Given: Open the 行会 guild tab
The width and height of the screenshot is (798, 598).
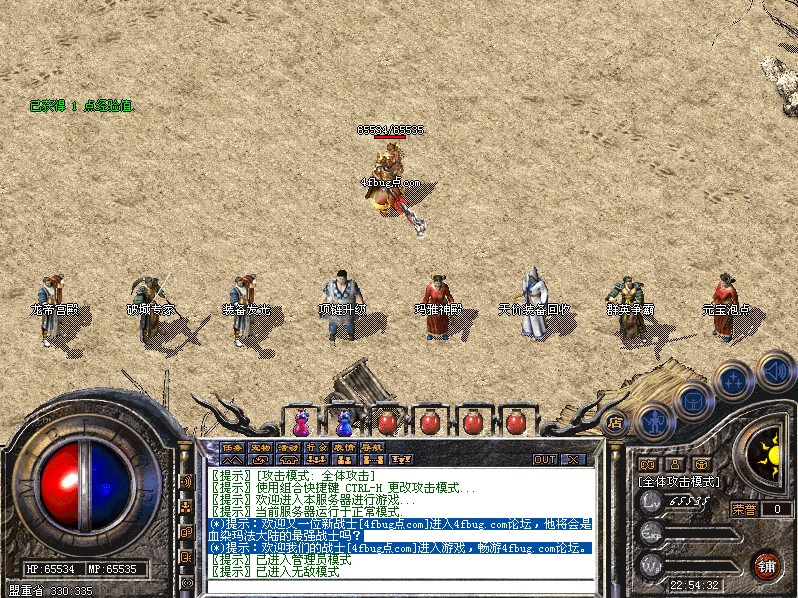Looking at the screenshot, I should (316, 447).
